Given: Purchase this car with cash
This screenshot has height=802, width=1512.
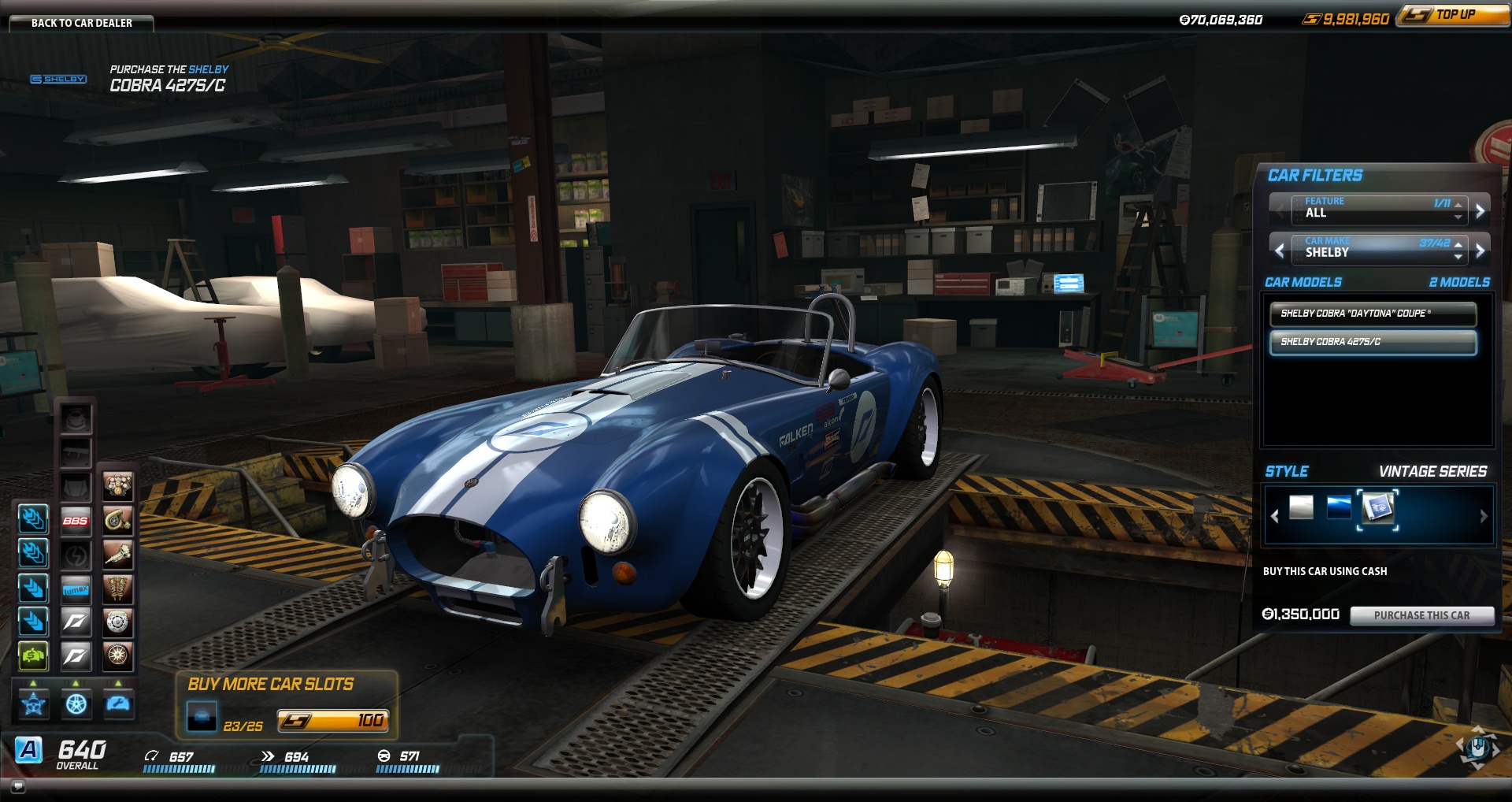Looking at the screenshot, I should pos(1421,615).
